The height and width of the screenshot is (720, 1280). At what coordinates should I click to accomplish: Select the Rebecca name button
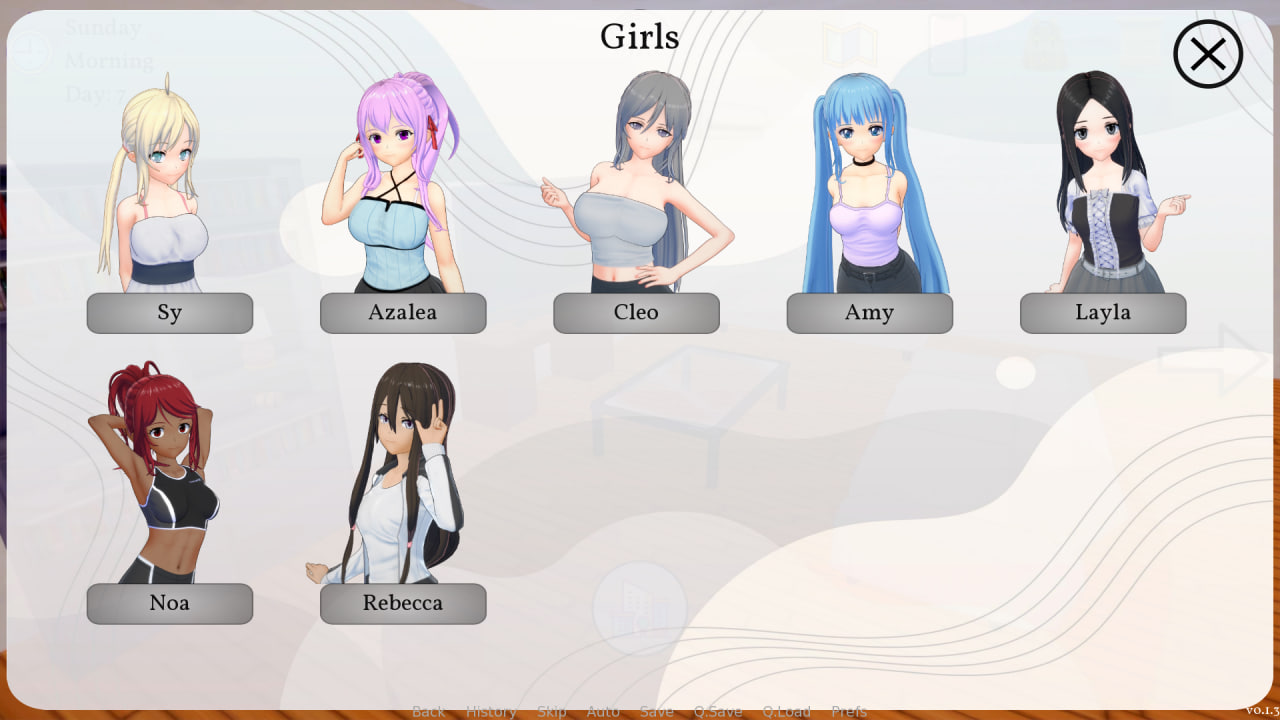[x=402, y=603]
